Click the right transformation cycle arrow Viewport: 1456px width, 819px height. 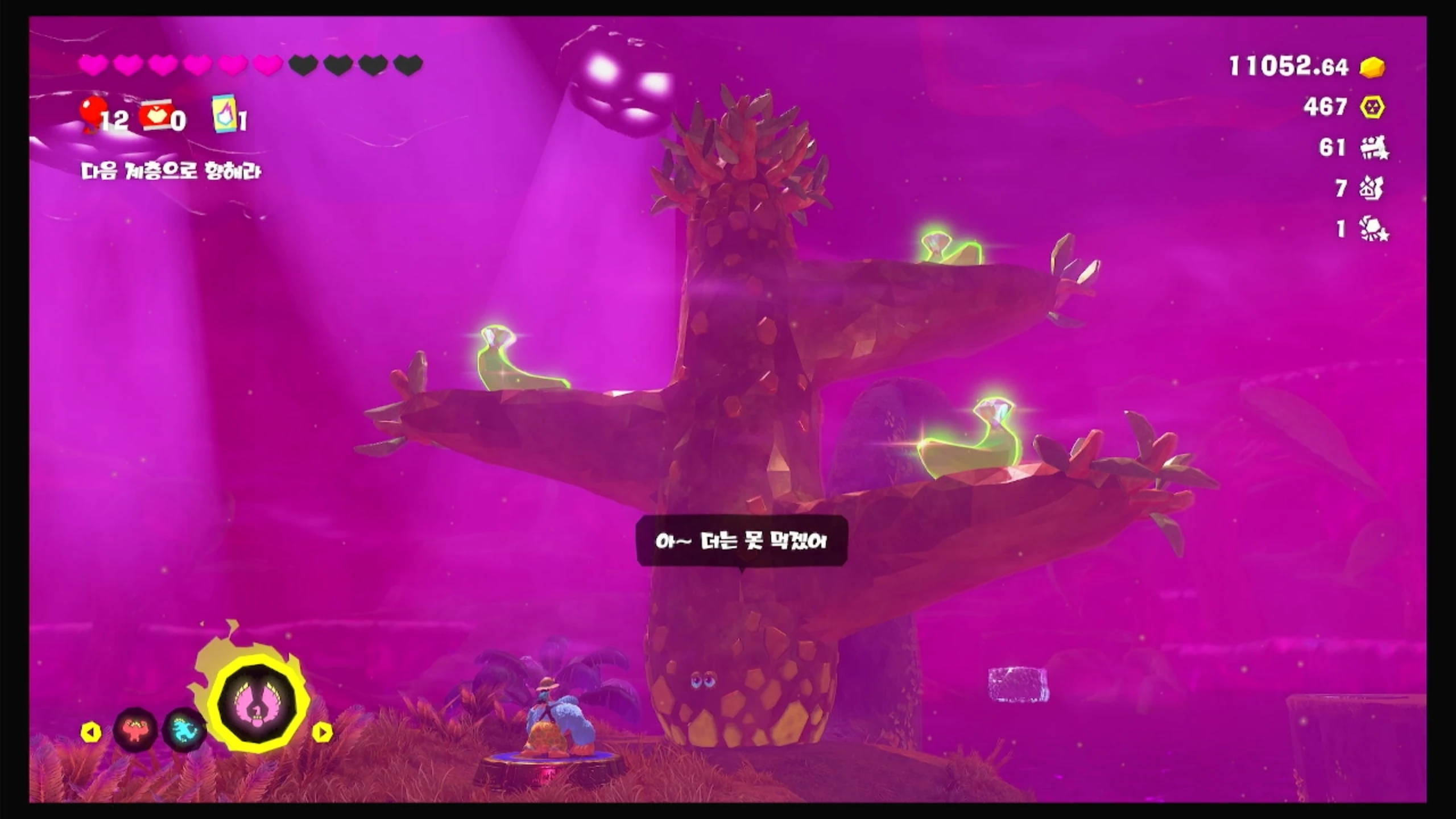pos(322,733)
